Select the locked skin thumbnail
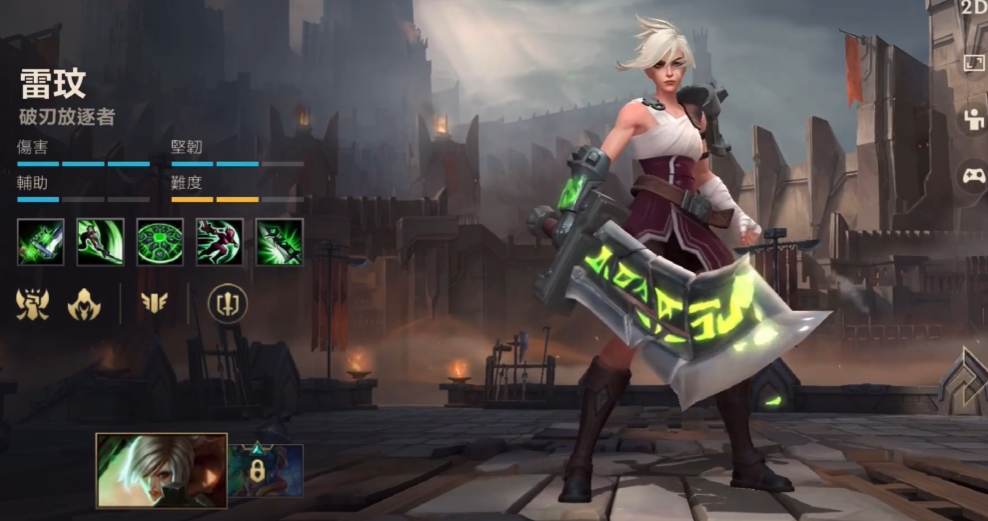The image size is (988, 521). 266,470
